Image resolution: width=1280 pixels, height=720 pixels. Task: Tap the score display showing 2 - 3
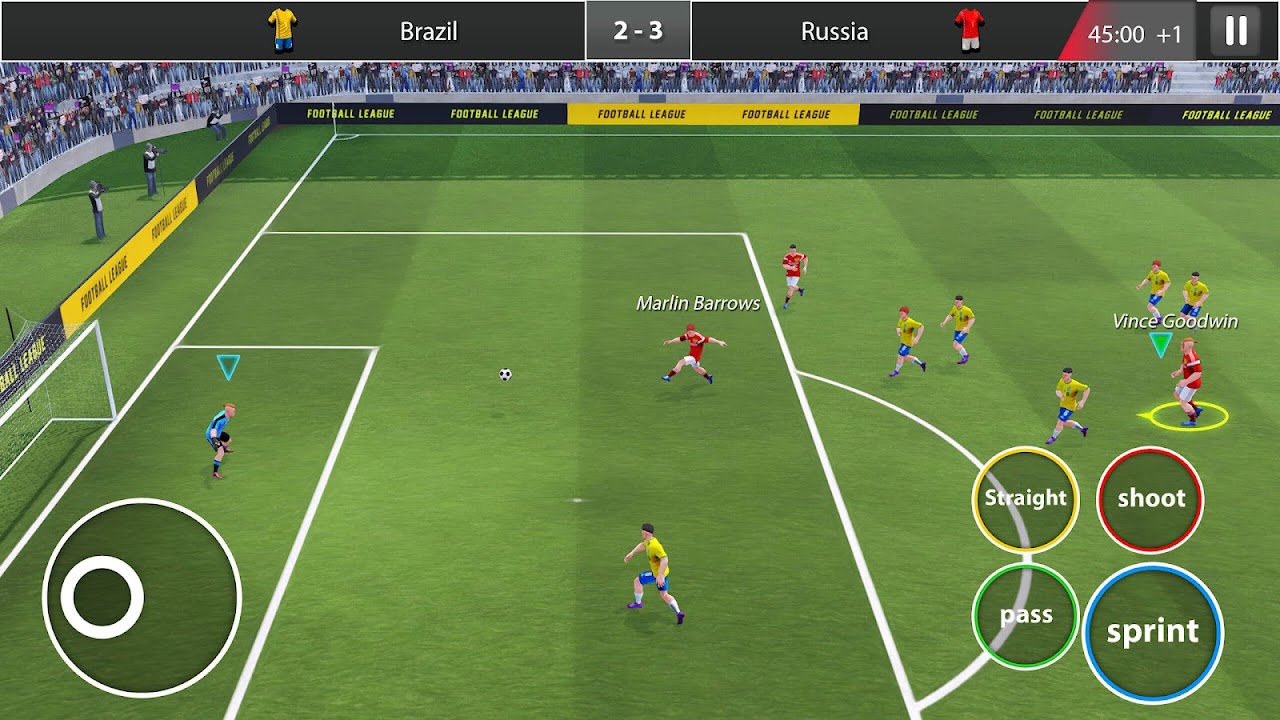(638, 28)
